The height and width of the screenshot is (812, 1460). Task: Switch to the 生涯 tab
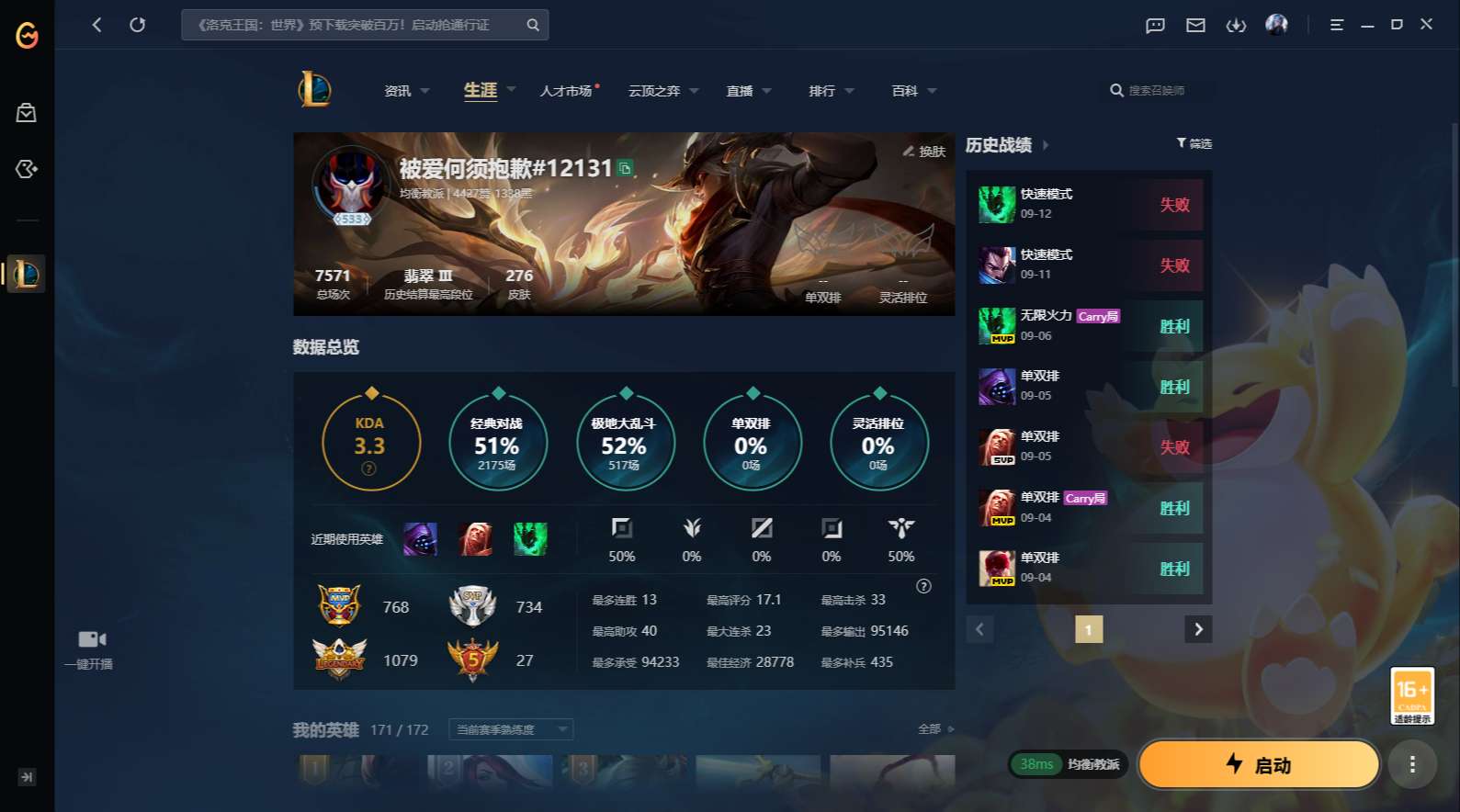pyautogui.click(x=479, y=91)
